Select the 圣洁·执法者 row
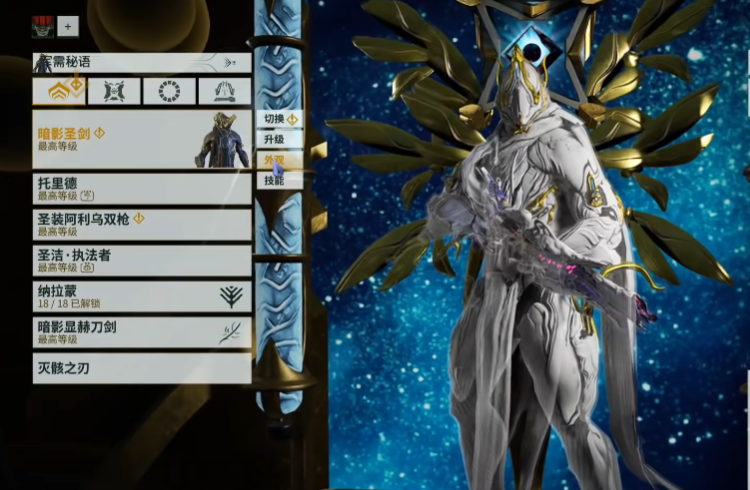Viewport: 750px width, 490px height. (141, 260)
